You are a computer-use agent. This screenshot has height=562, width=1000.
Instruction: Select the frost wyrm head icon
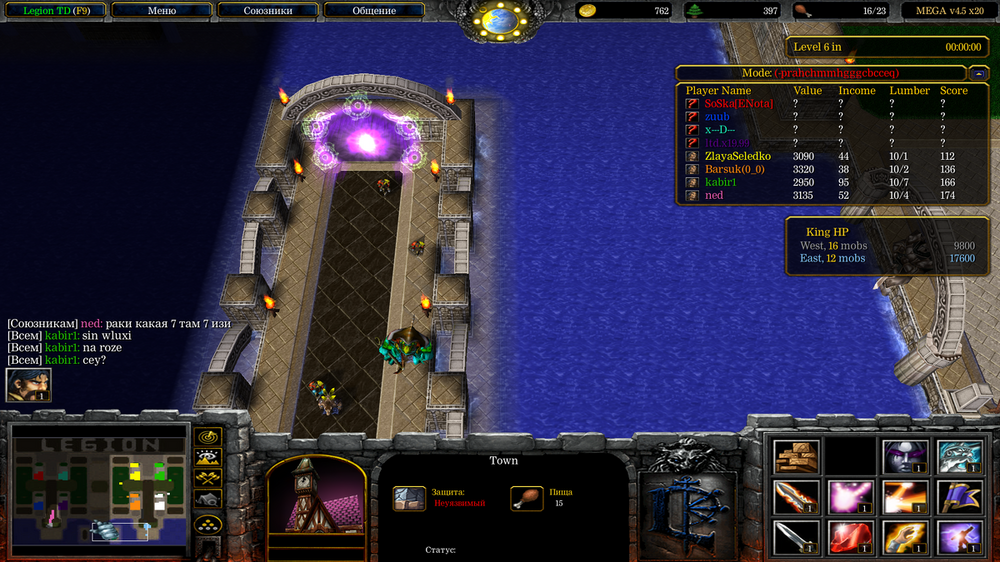click(x=960, y=456)
